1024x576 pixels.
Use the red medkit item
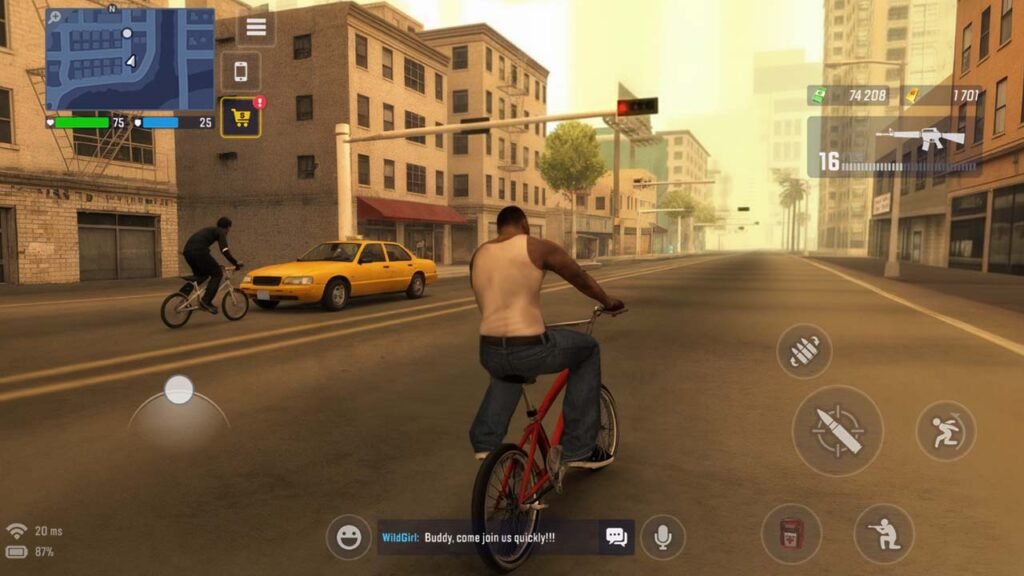pos(791,533)
